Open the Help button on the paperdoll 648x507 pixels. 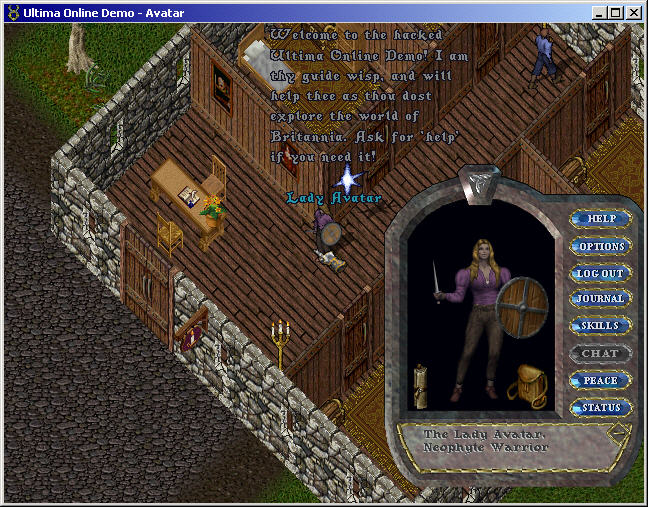pyautogui.click(x=601, y=218)
